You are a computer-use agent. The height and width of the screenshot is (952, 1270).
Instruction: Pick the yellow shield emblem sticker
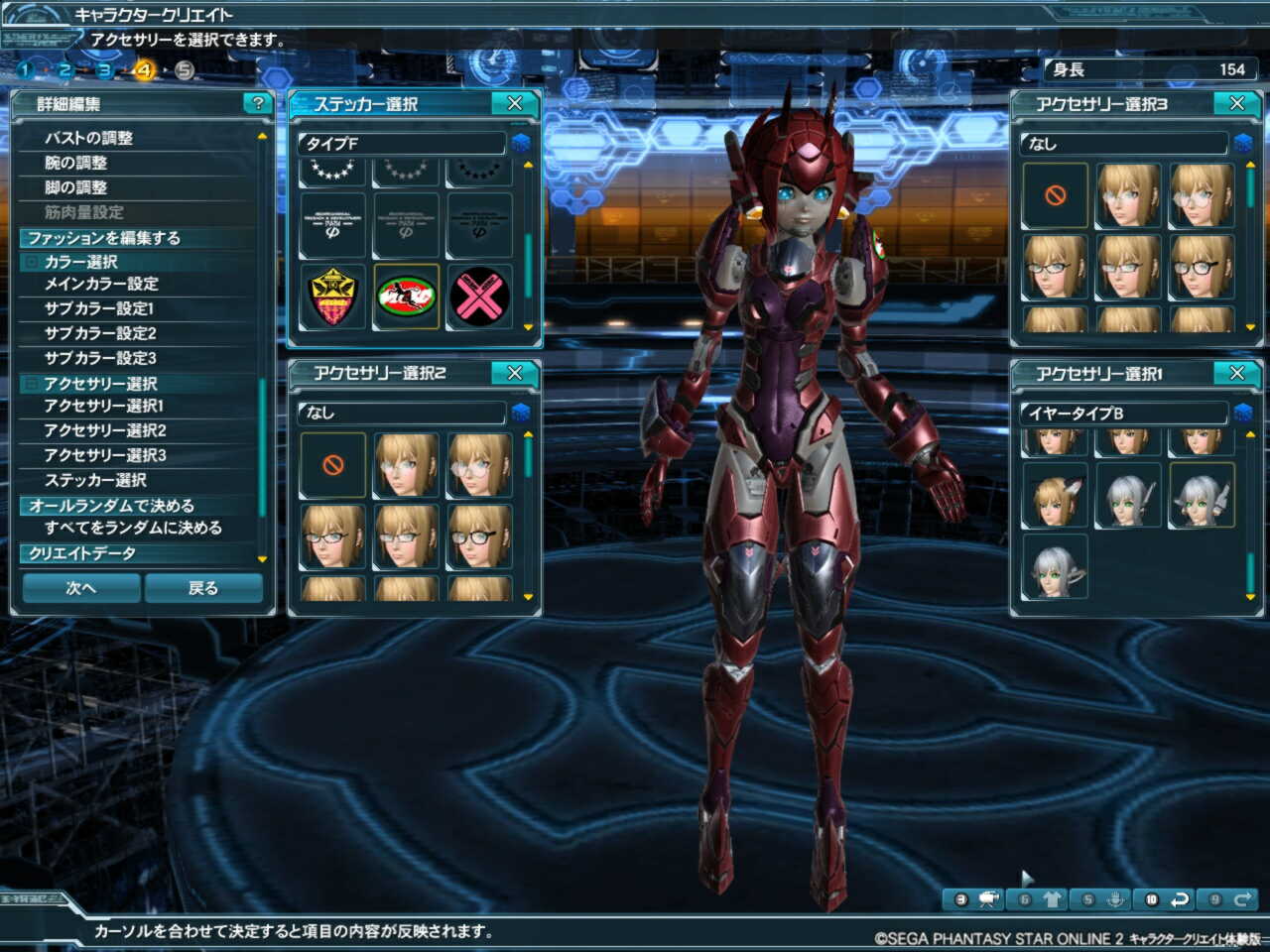332,297
